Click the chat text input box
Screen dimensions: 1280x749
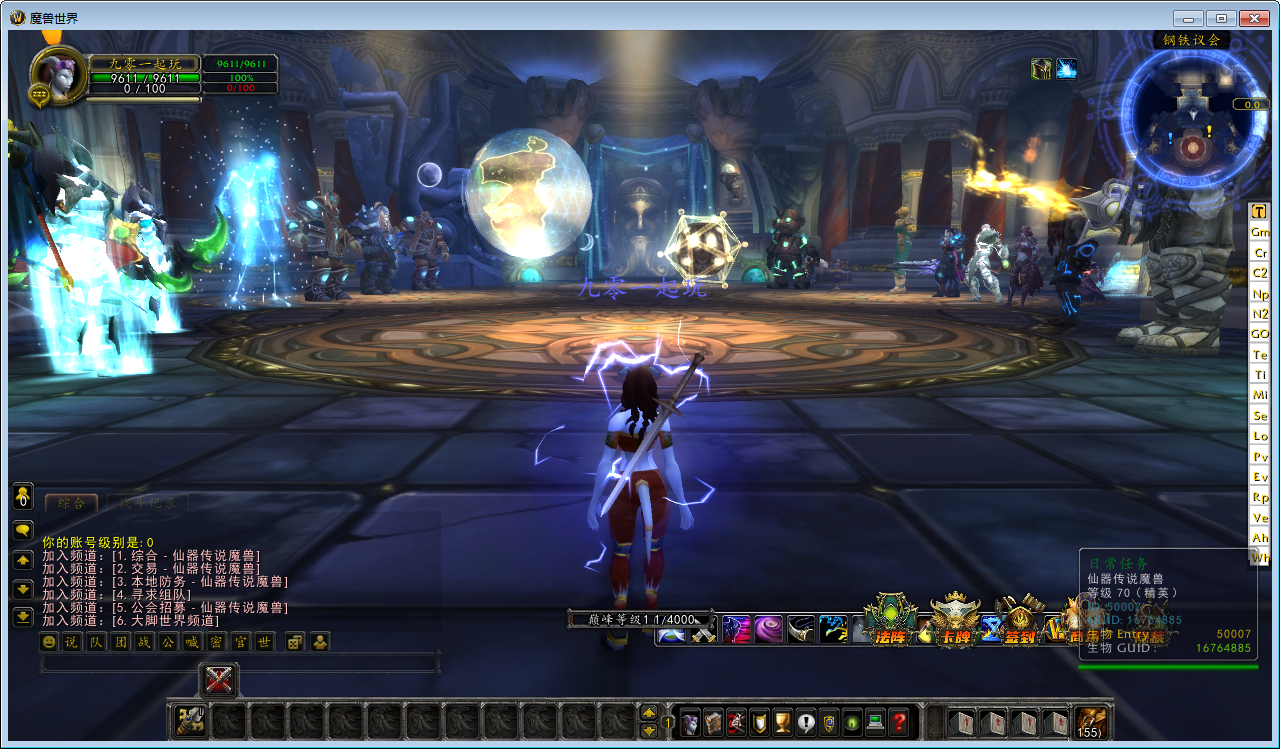tap(240, 663)
